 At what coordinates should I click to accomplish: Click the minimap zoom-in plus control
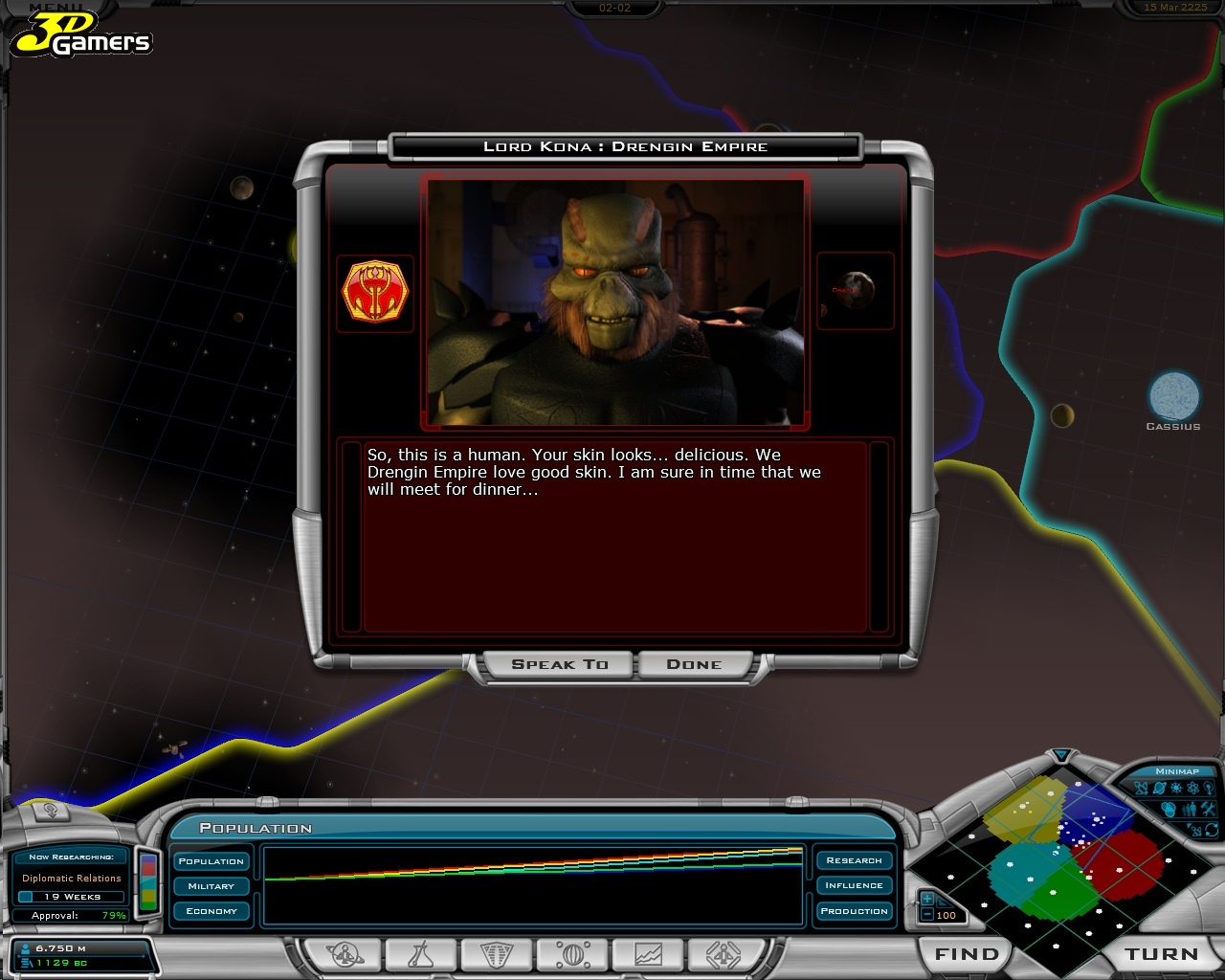(926, 899)
